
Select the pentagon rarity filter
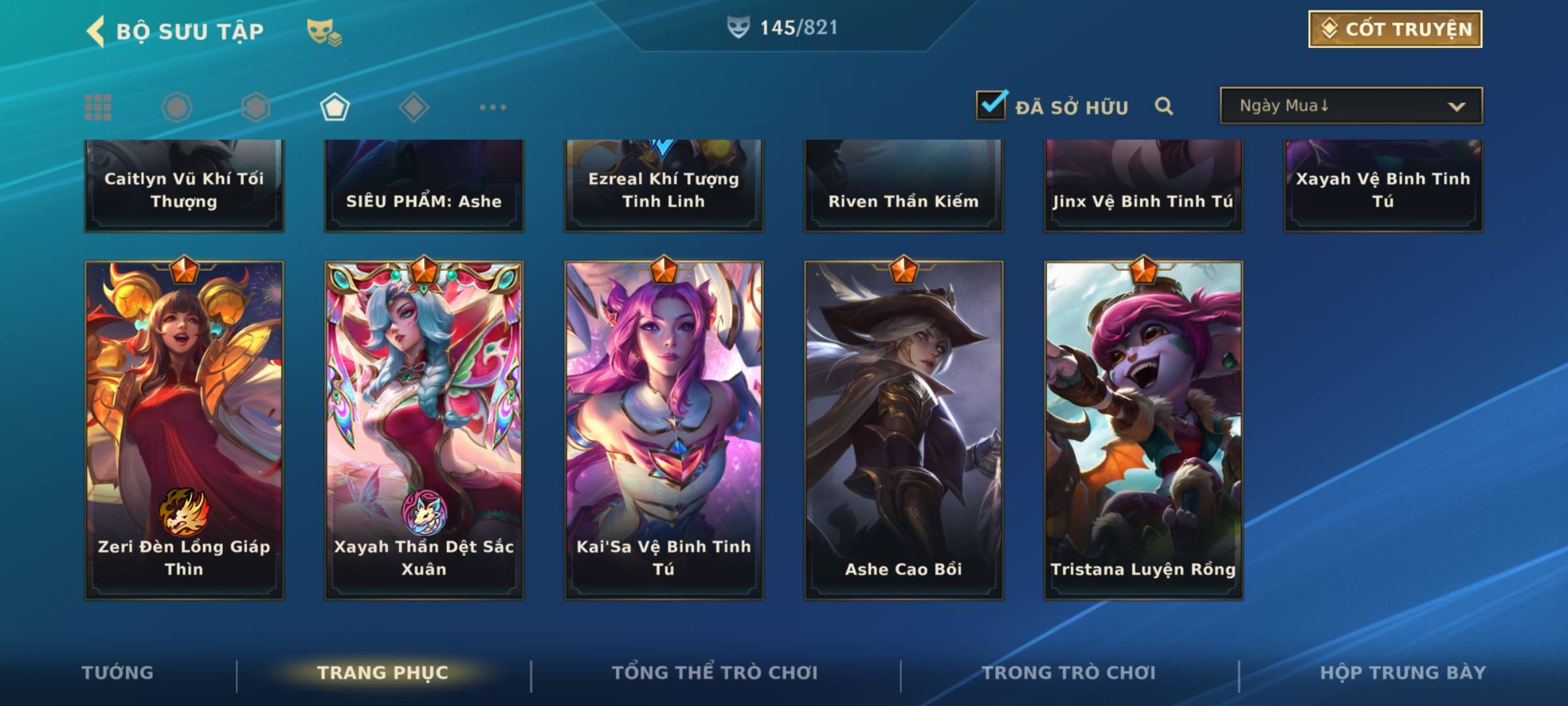335,107
